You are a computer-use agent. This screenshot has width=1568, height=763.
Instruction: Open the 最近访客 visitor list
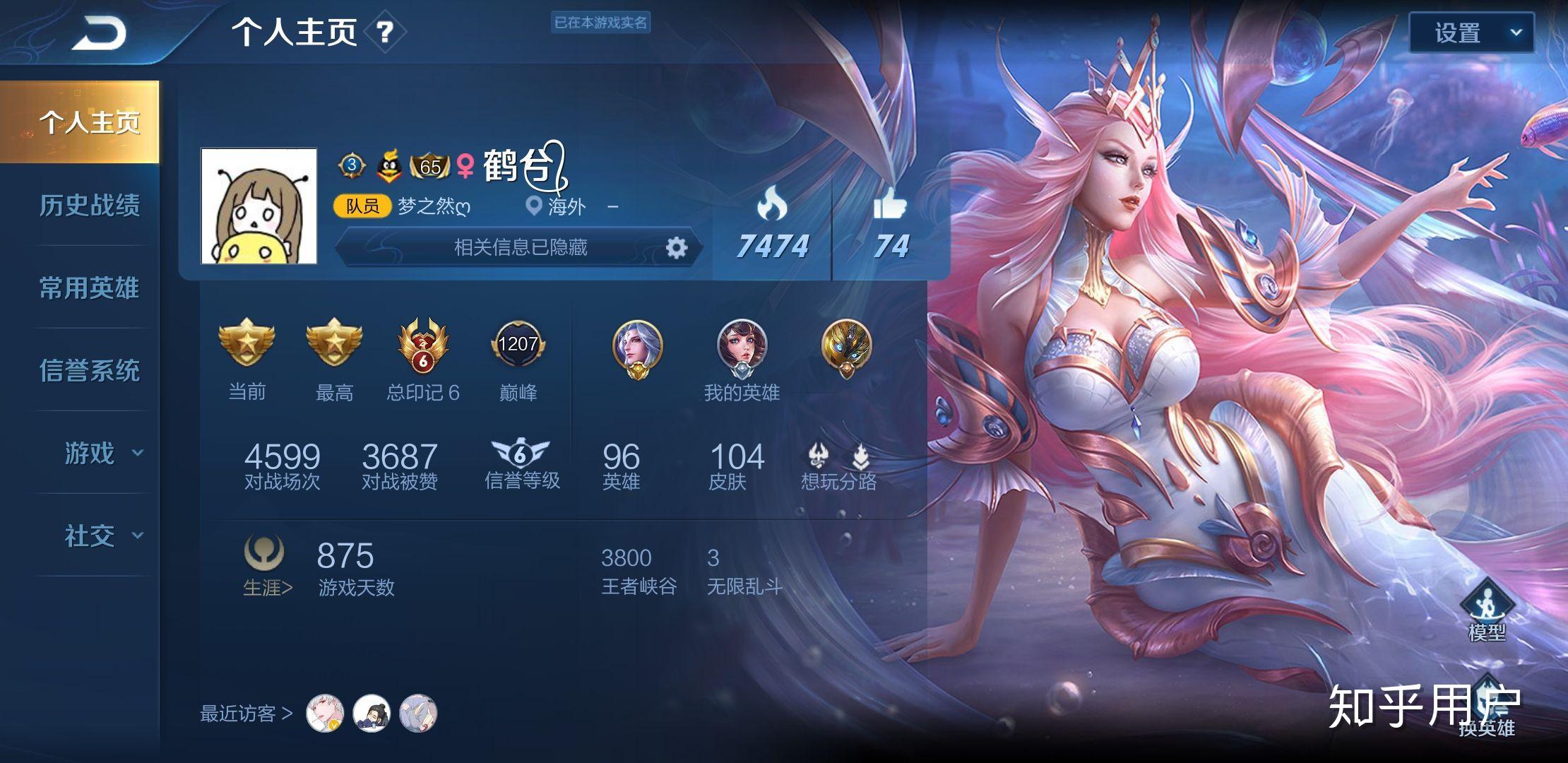click(x=247, y=714)
